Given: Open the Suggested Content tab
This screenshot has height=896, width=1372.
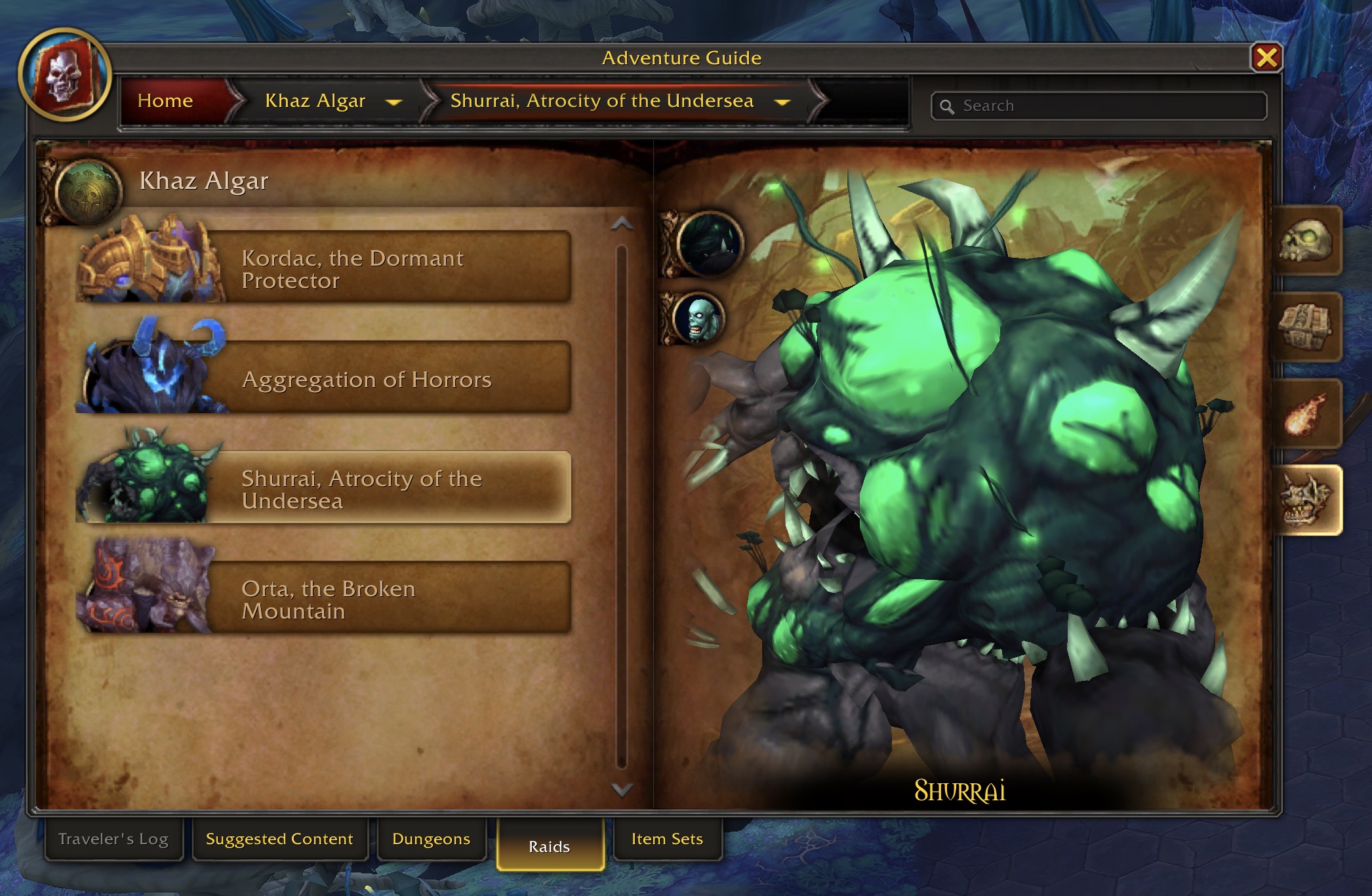Looking at the screenshot, I should click(279, 839).
